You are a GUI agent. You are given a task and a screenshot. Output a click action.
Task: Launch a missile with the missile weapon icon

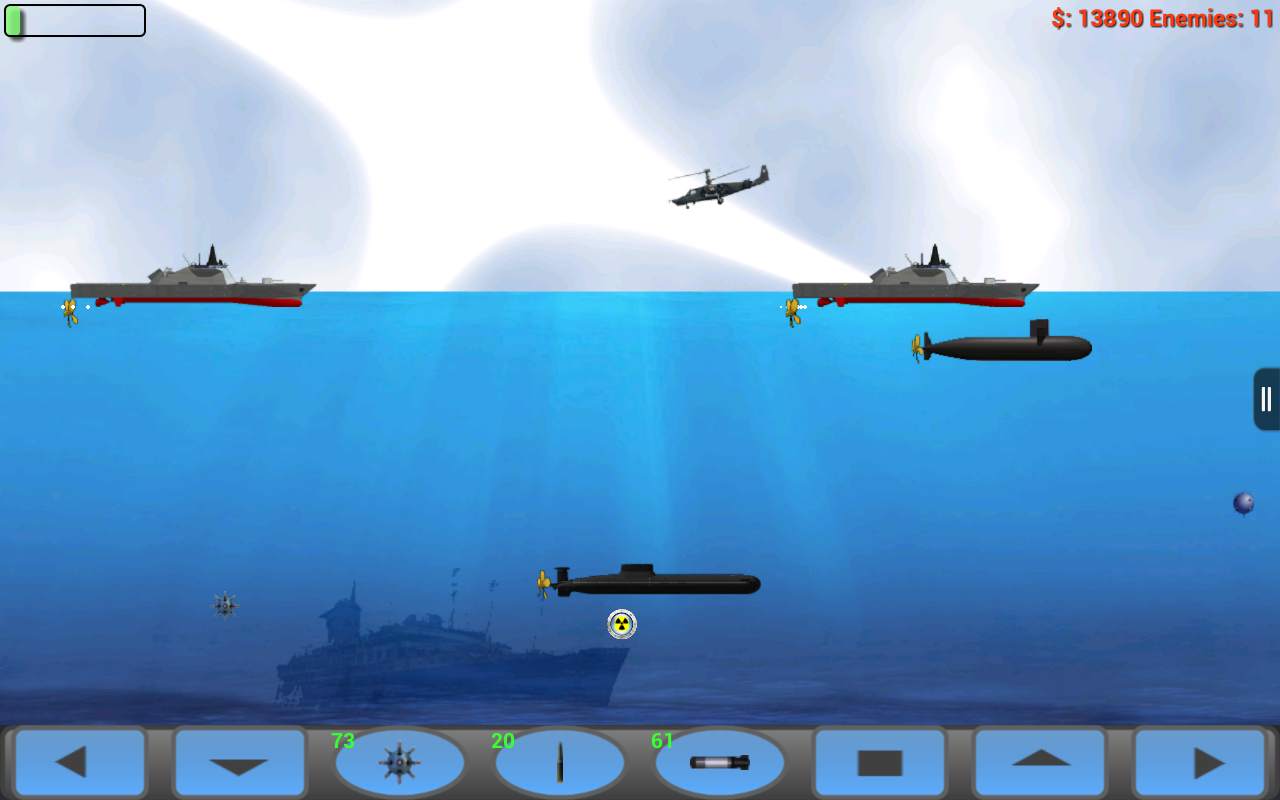point(561,763)
